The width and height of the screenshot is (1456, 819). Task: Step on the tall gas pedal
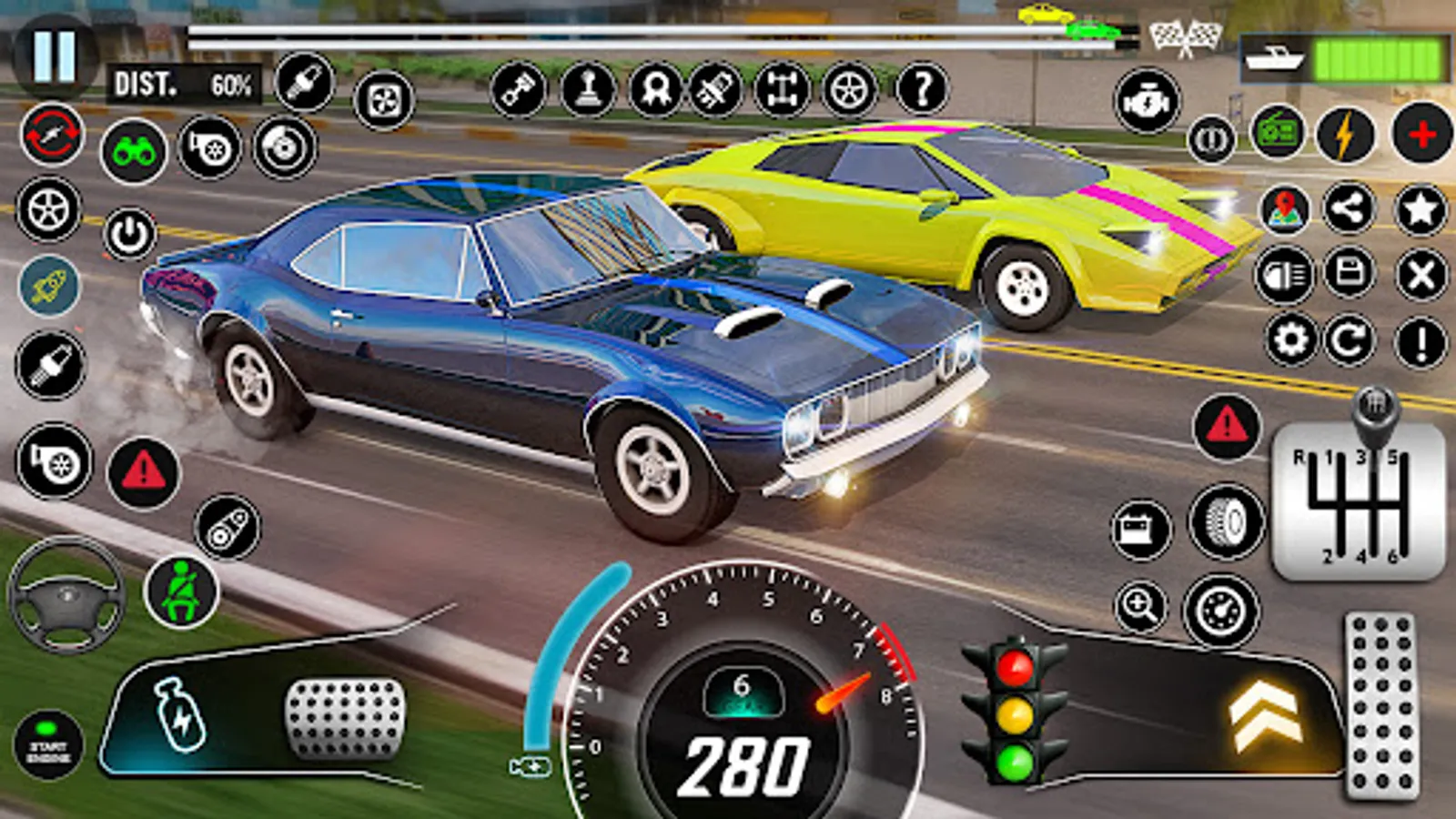(1380, 707)
